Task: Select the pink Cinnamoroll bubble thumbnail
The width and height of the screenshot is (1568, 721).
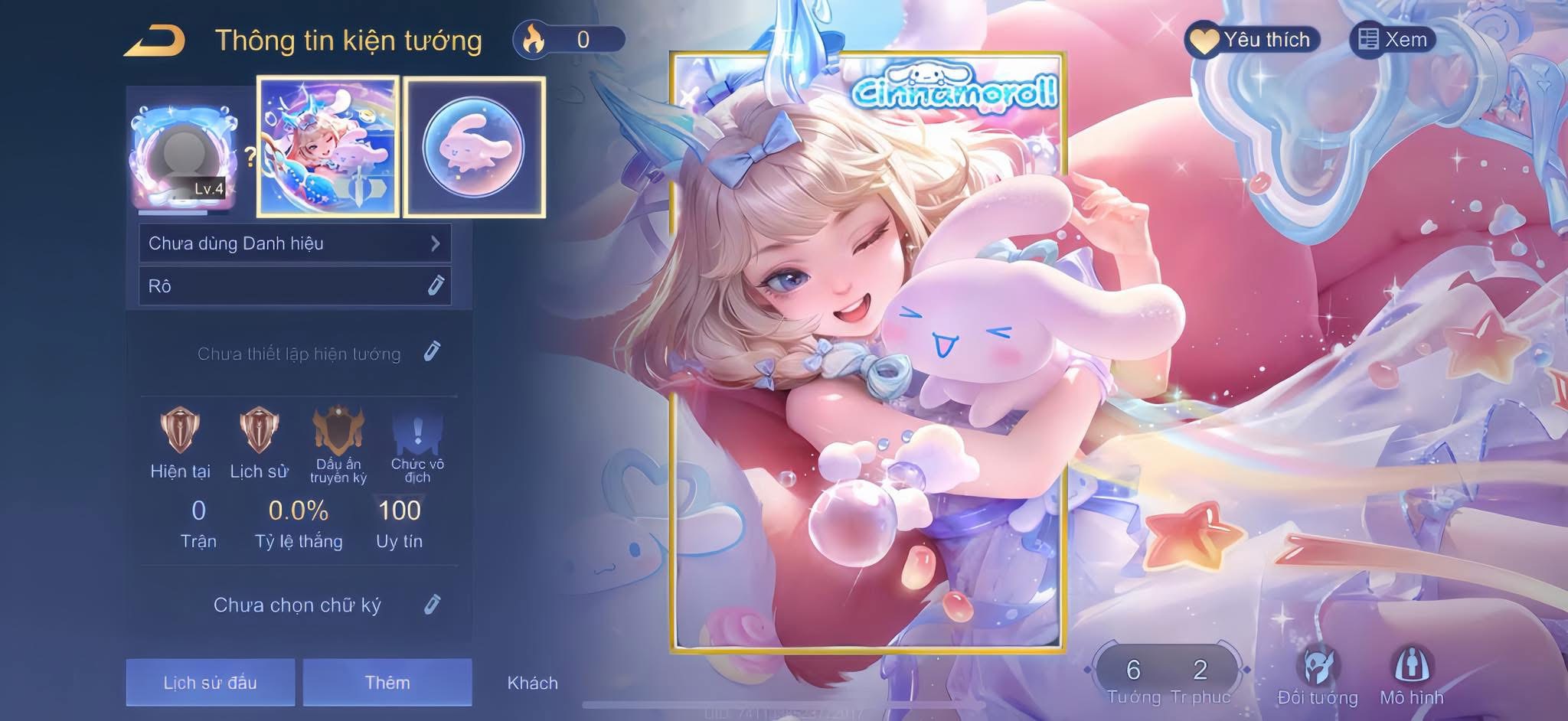Action: coord(474,146)
